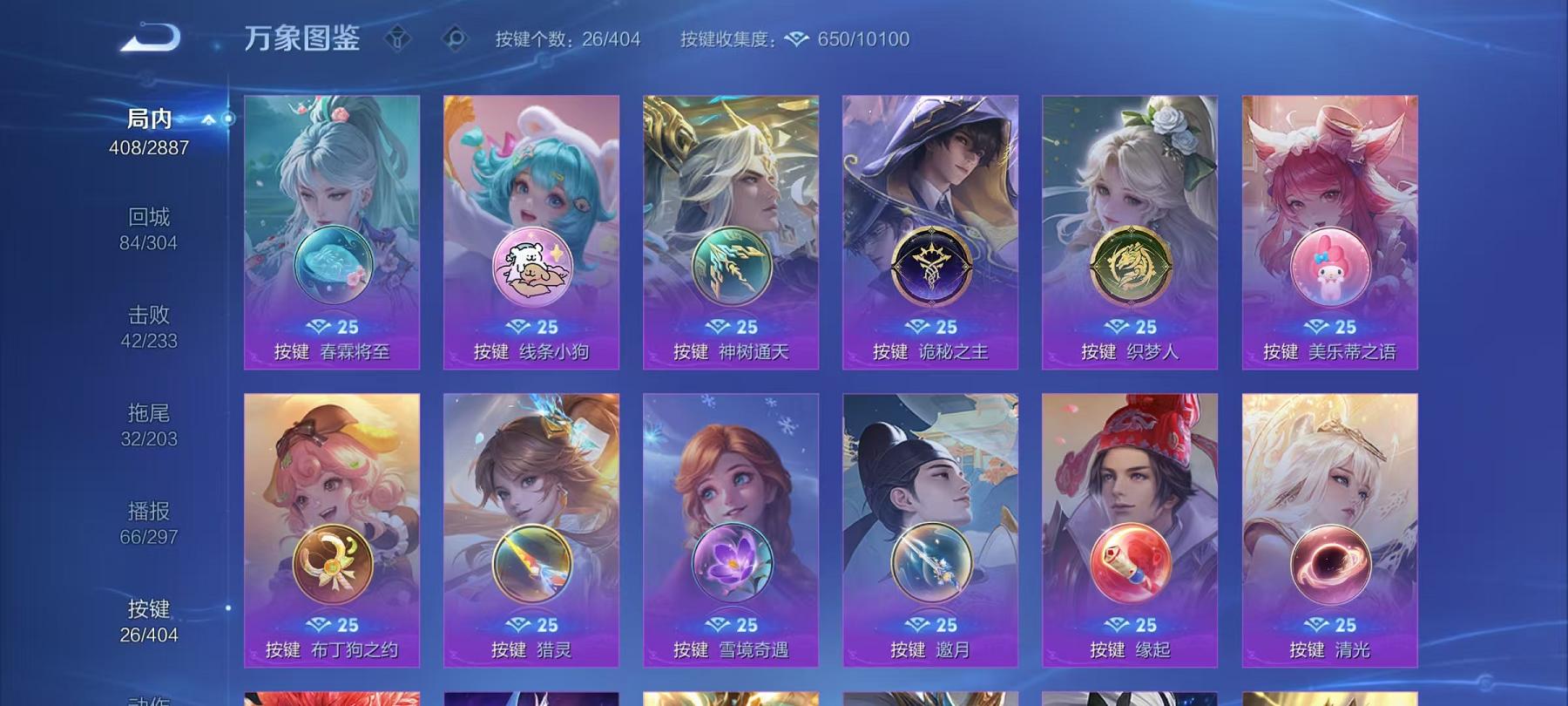Open the search icon in the top bar
1568x706 pixels.
coord(454,37)
